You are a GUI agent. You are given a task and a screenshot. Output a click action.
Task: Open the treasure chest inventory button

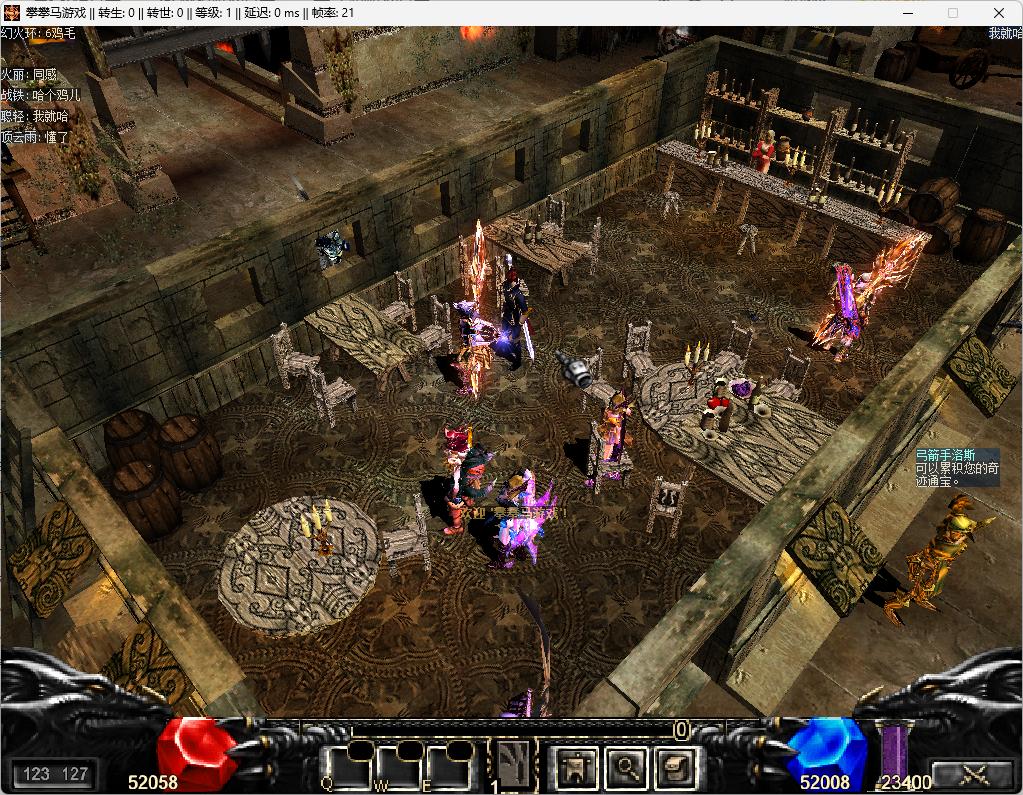tap(675, 768)
